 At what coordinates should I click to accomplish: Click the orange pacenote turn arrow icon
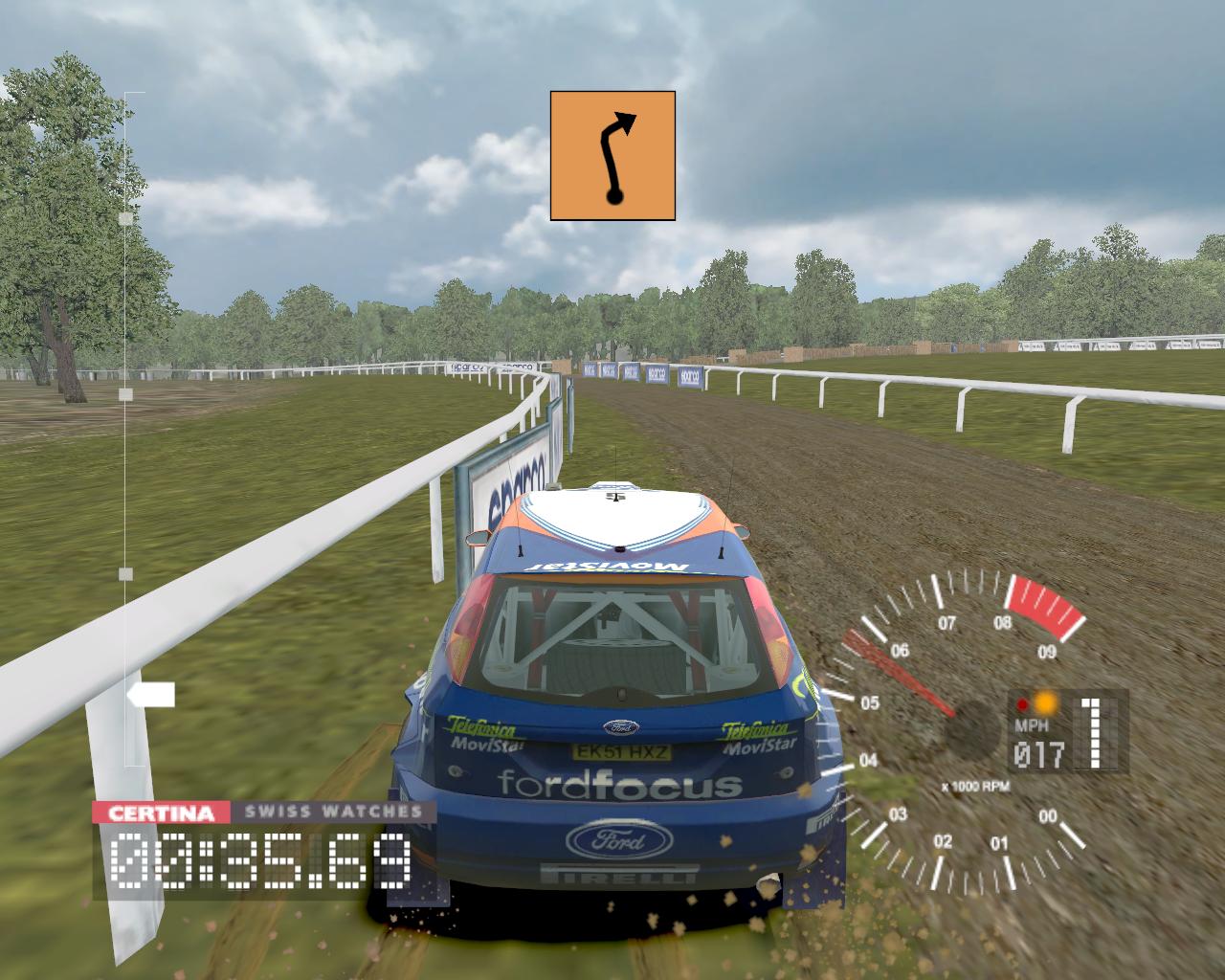pos(613,153)
